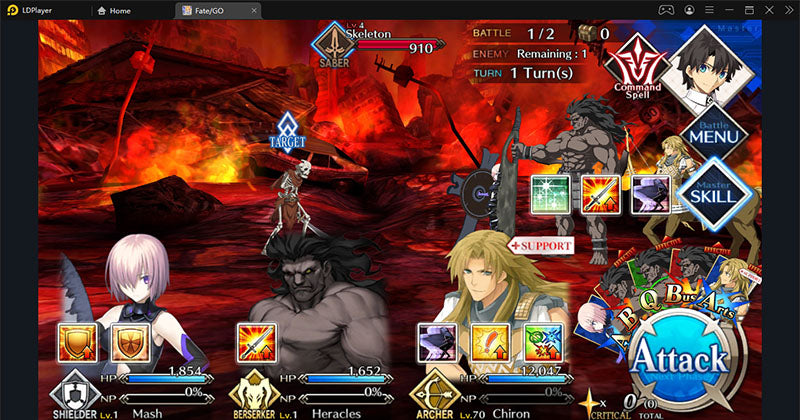Select Chiron's Archer class emblem
800x420 pixels.
[x=432, y=391]
